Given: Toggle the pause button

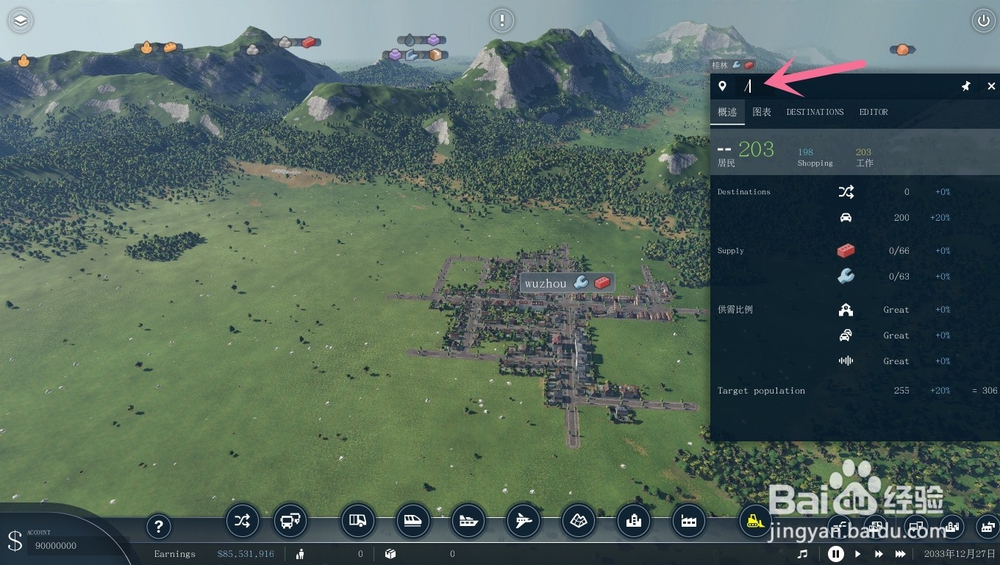Looking at the screenshot, I should point(835,553).
